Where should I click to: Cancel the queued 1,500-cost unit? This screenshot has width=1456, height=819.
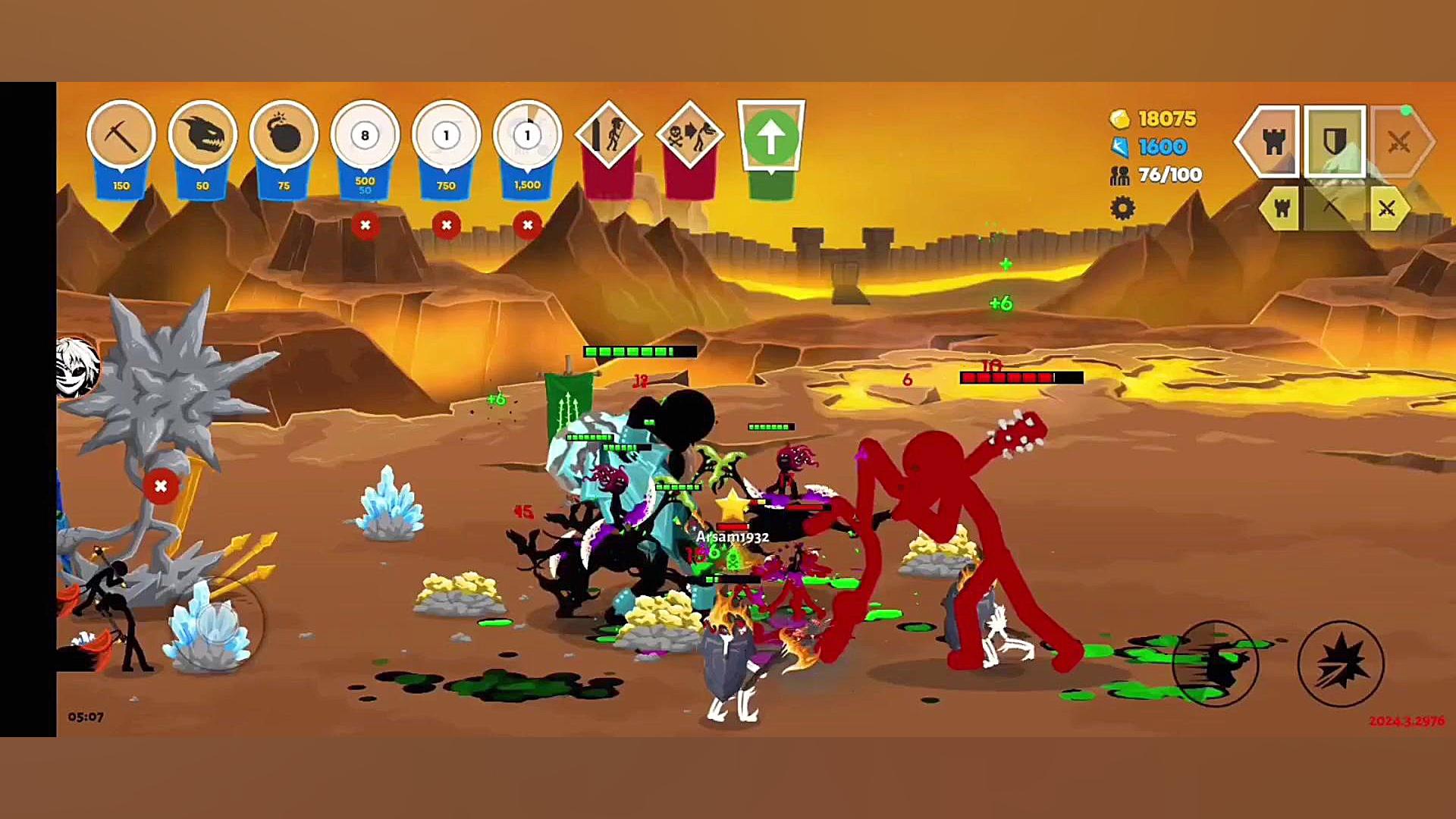[527, 225]
